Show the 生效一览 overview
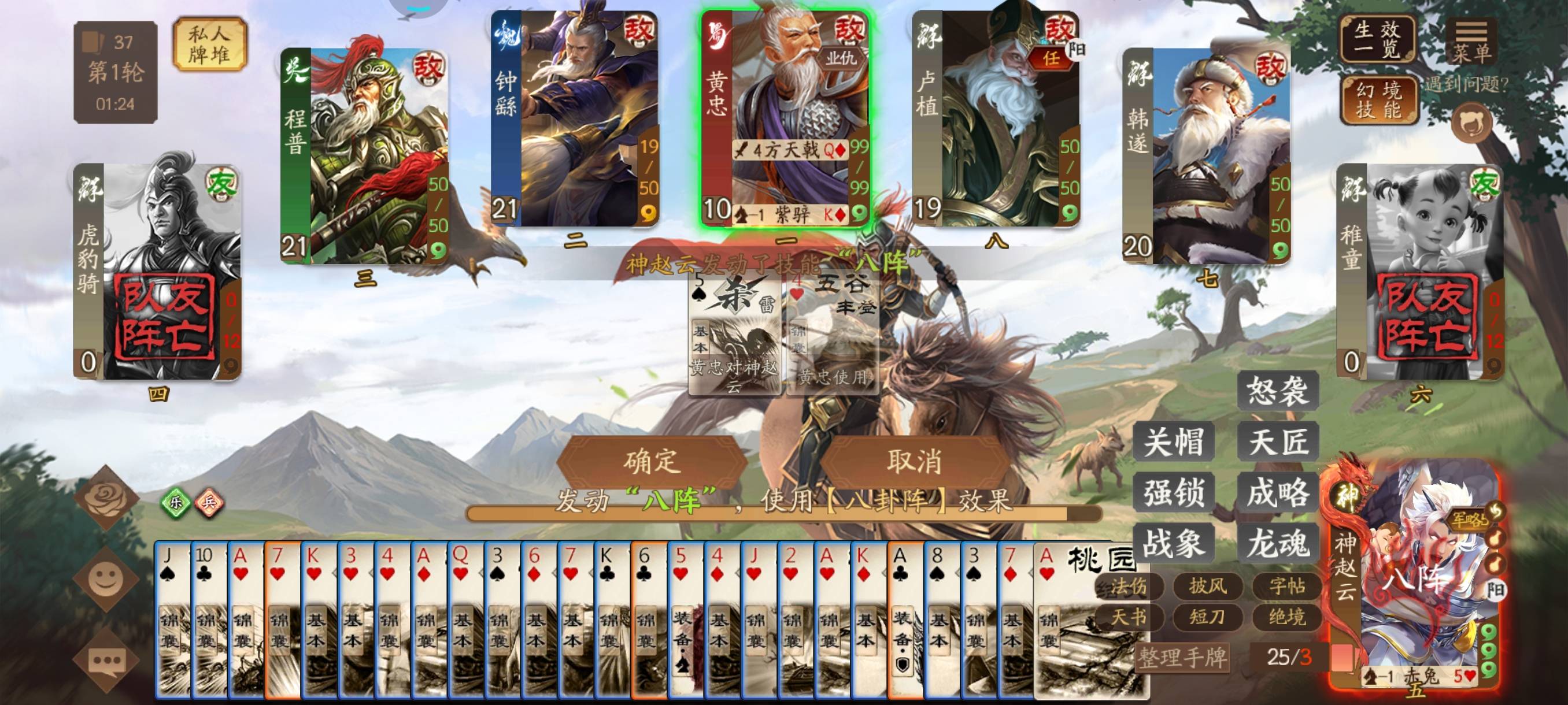Viewport: 1568px width, 705px height. (1377, 39)
